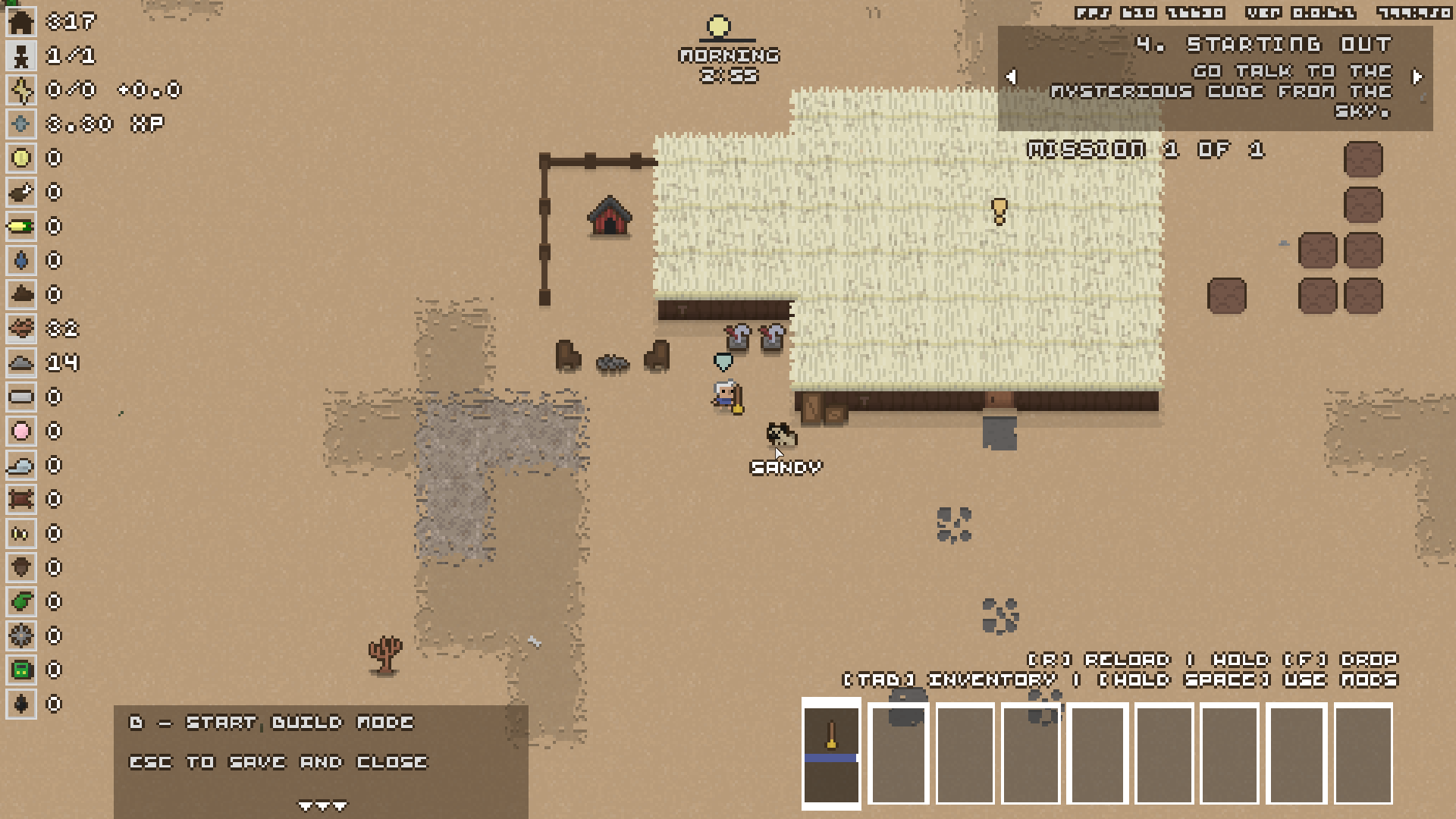Screen dimensions: 1456x819
Task: Click the gold coin resource icon
Action: tap(21, 158)
